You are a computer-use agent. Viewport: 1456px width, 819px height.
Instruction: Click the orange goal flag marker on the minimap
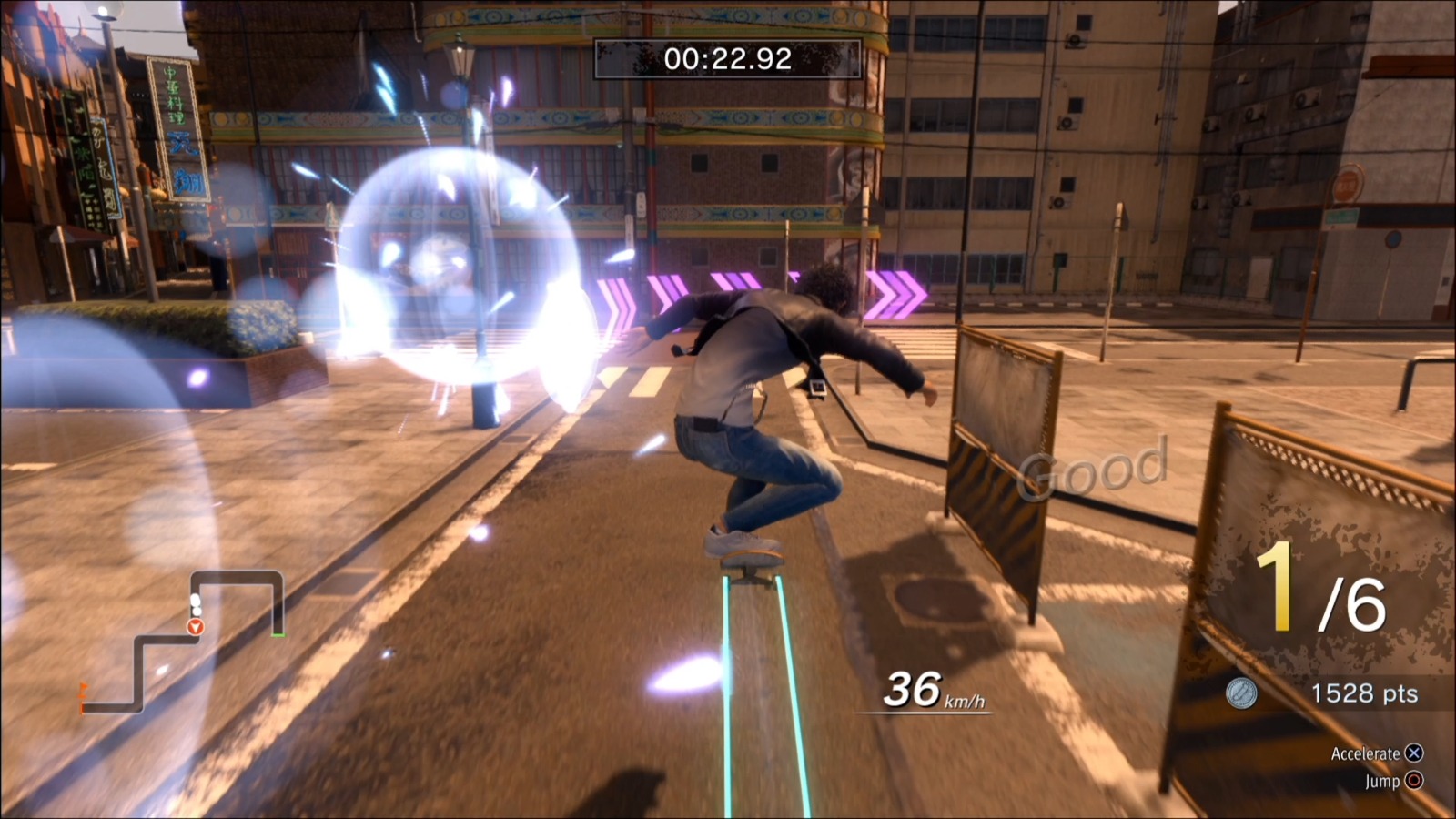pos(84,689)
